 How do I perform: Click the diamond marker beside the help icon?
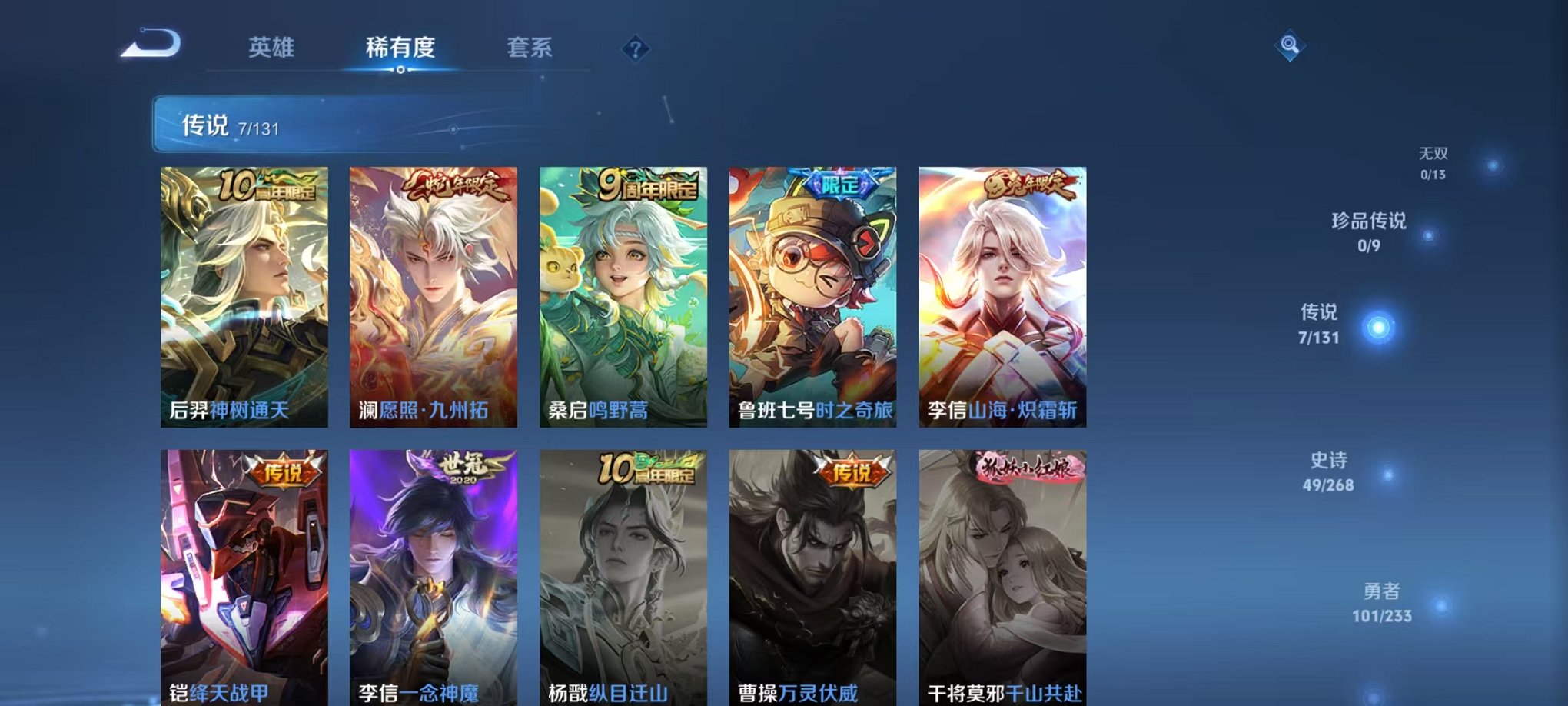point(635,49)
